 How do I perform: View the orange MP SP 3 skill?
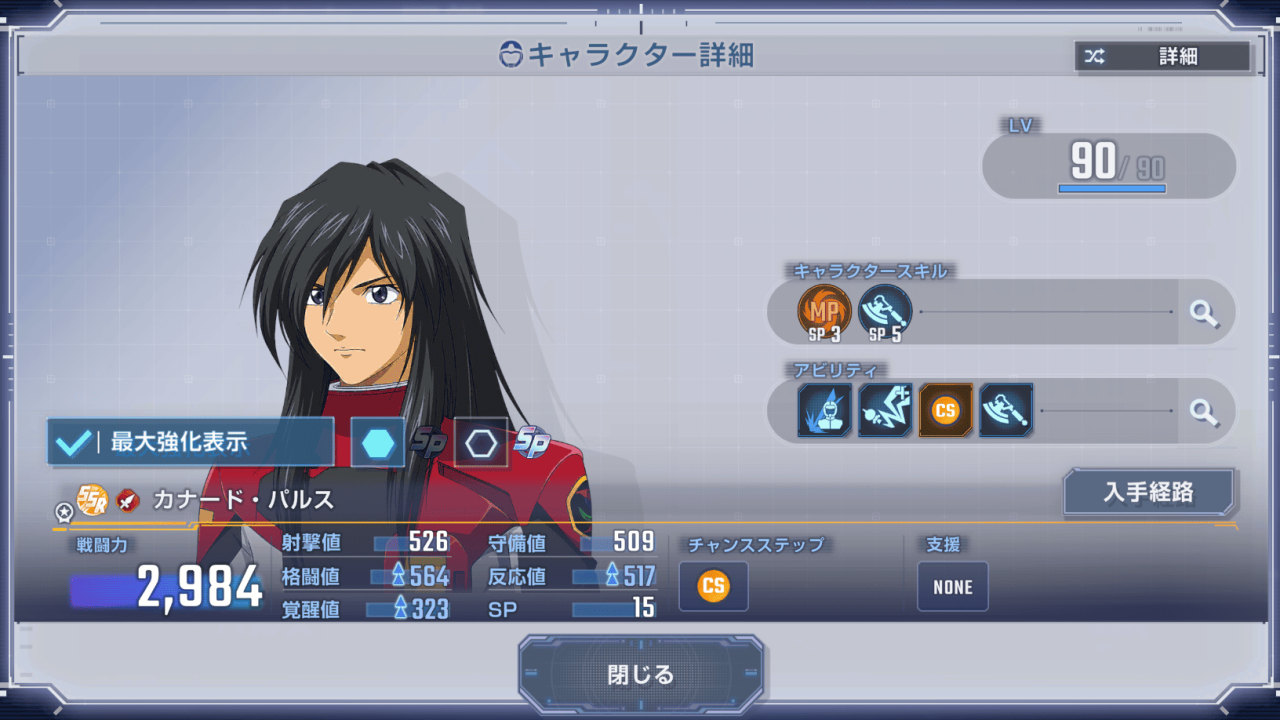tap(825, 311)
